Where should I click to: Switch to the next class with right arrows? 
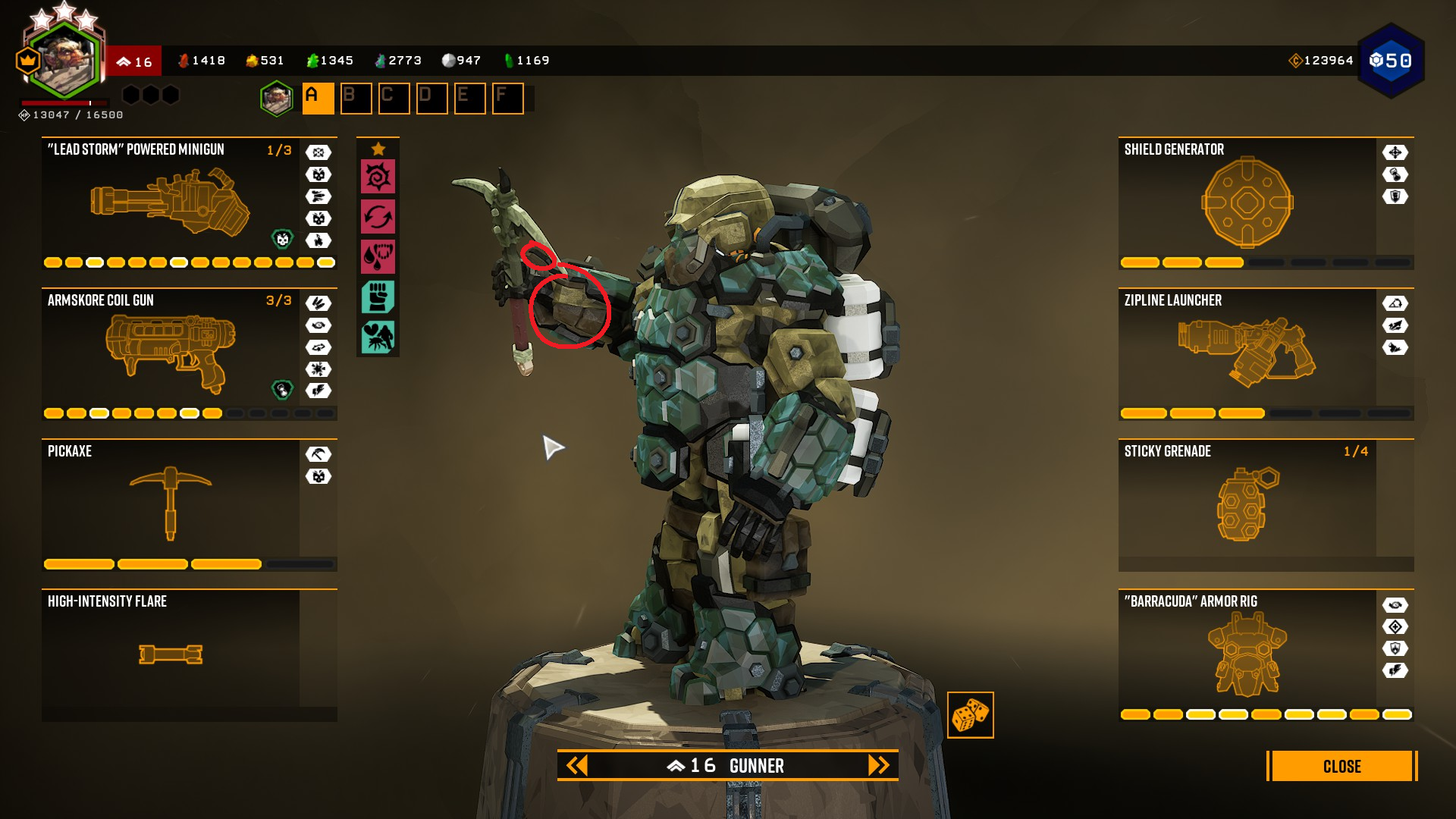(x=878, y=765)
